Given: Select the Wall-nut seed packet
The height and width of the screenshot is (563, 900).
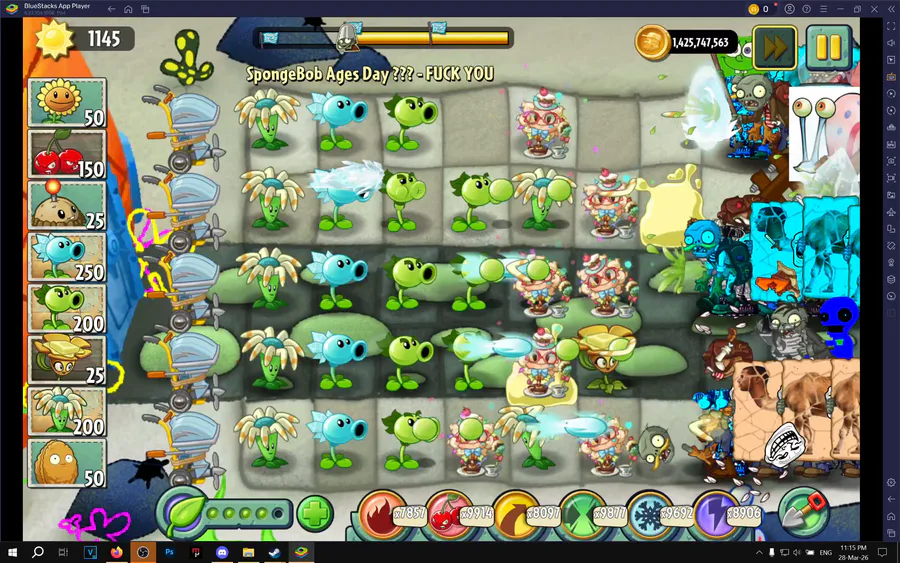Looking at the screenshot, I should pos(67,463).
